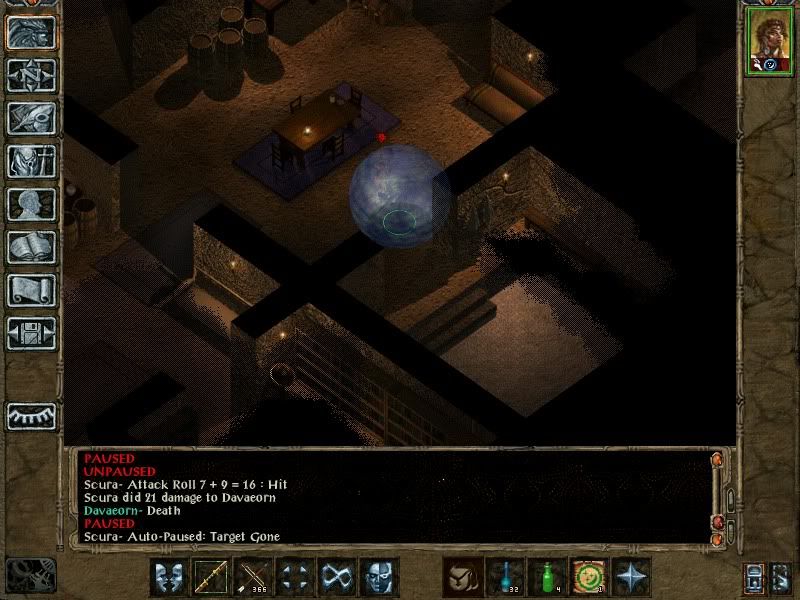The height and width of the screenshot is (600, 800).
Task: Use the blue potion quick item
Action: click(505, 577)
